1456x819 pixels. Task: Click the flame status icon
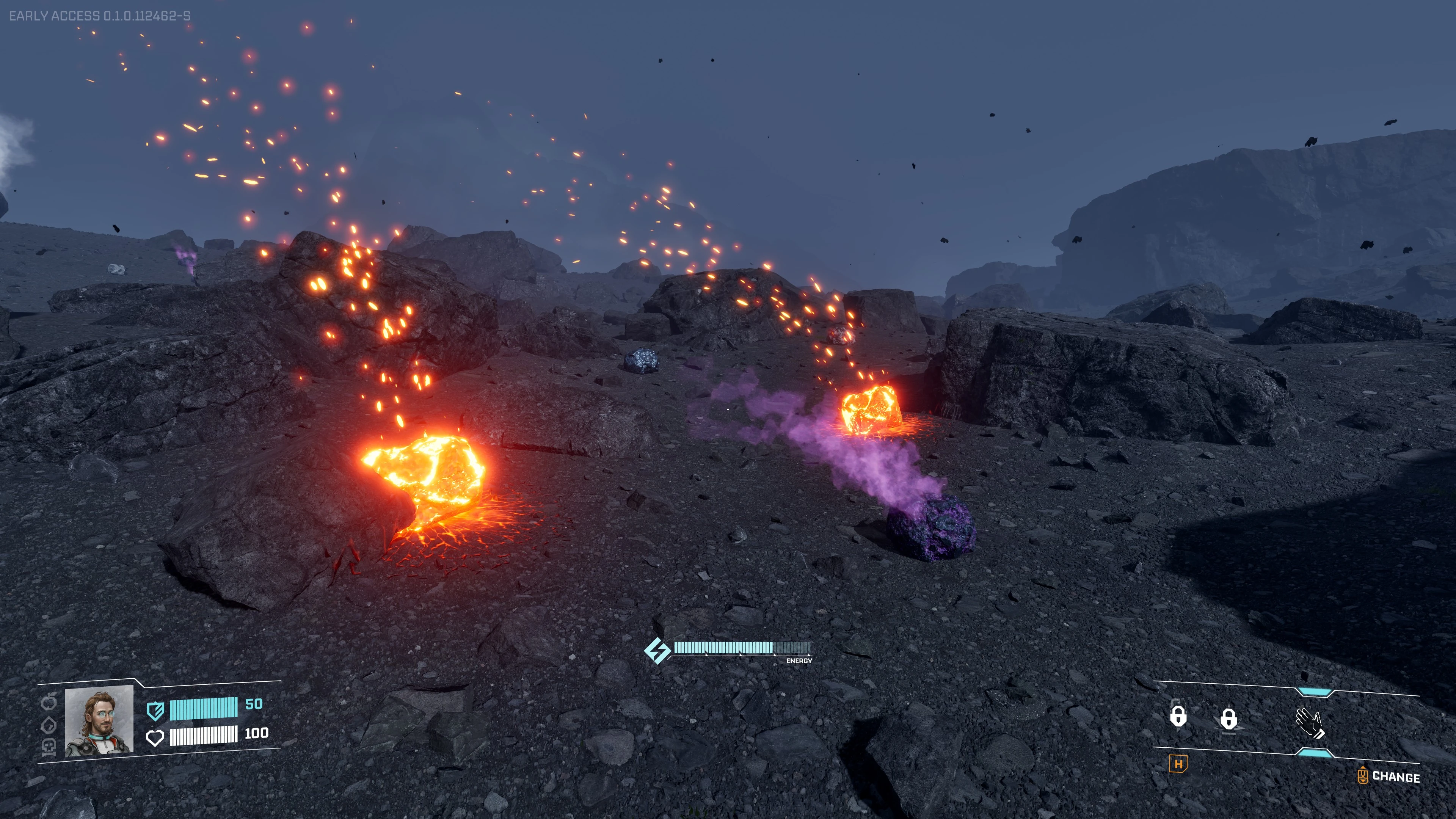click(x=49, y=725)
